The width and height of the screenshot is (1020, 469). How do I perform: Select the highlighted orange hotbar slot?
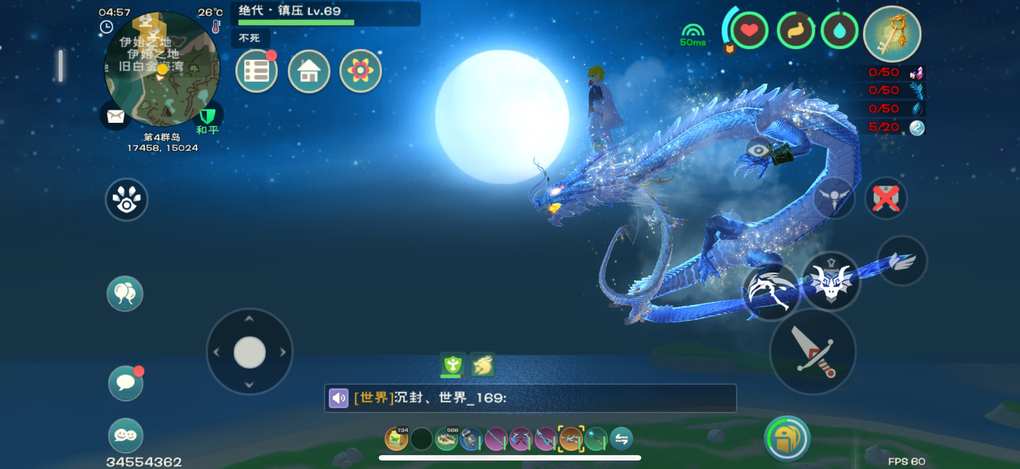[x=571, y=438]
